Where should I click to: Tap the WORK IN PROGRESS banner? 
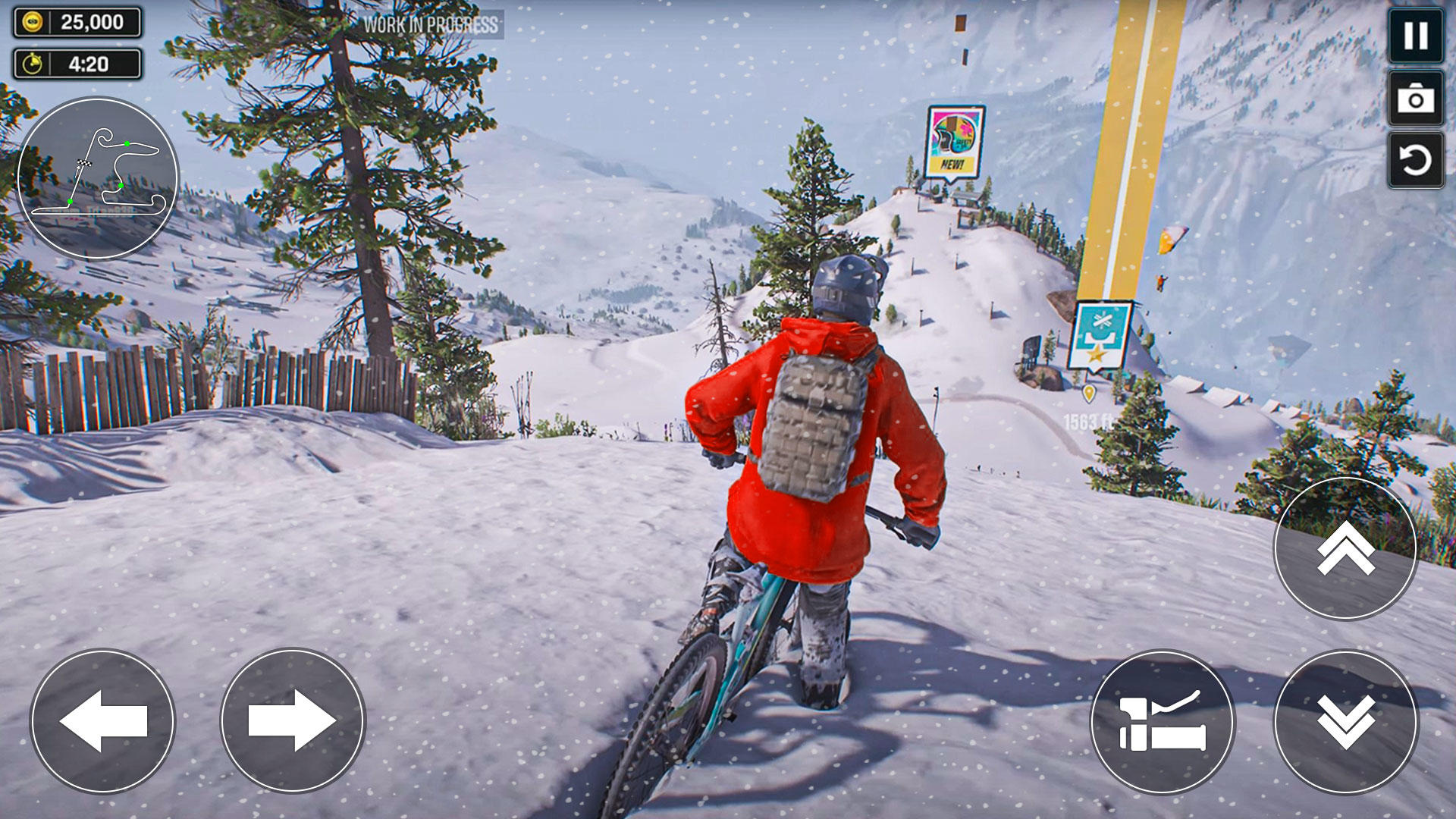pos(429,25)
